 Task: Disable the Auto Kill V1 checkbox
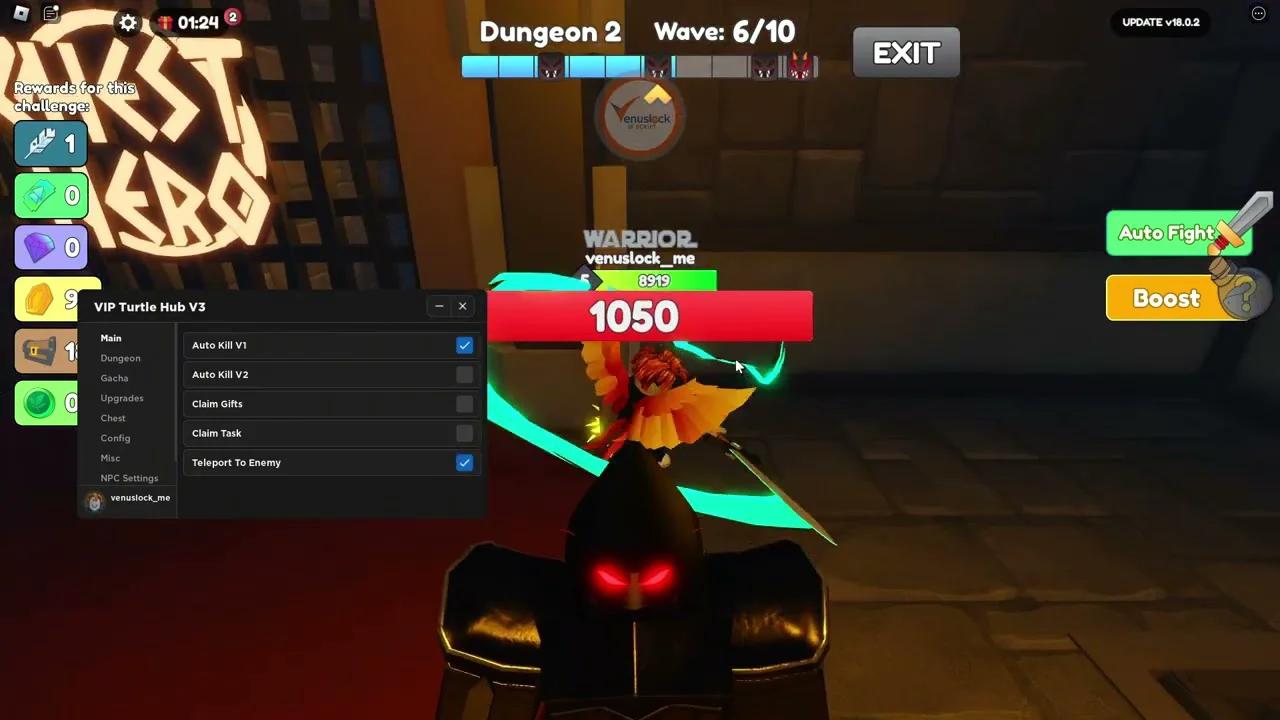point(464,345)
